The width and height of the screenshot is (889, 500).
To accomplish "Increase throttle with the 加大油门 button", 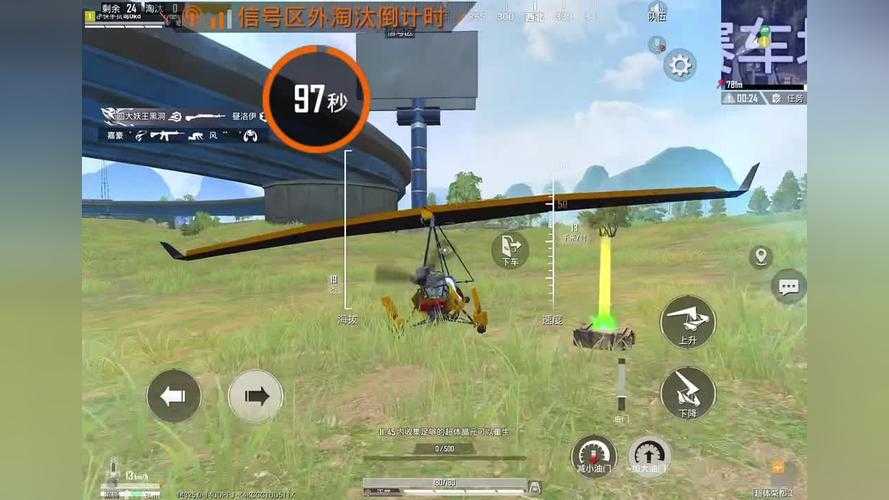I will coord(650,455).
